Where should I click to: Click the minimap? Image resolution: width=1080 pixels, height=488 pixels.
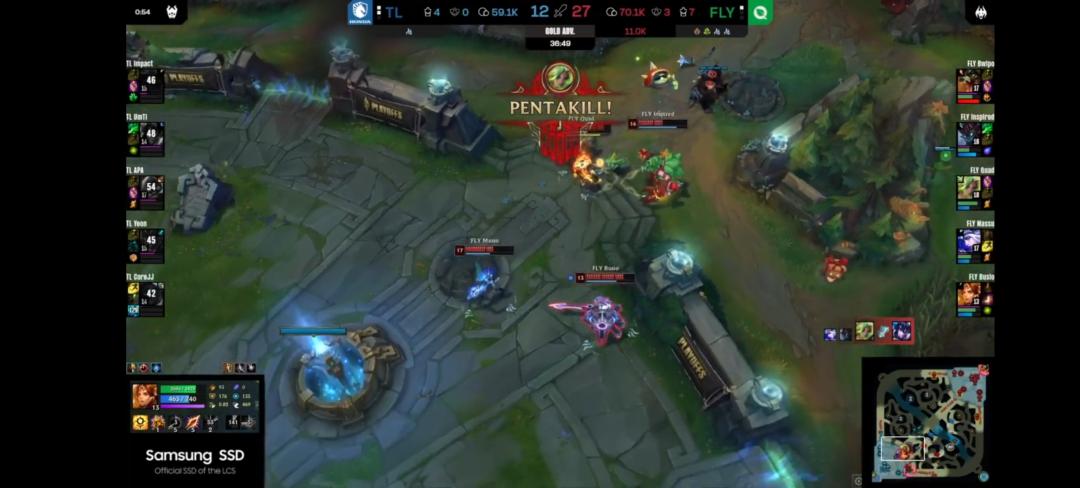click(x=927, y=420)
